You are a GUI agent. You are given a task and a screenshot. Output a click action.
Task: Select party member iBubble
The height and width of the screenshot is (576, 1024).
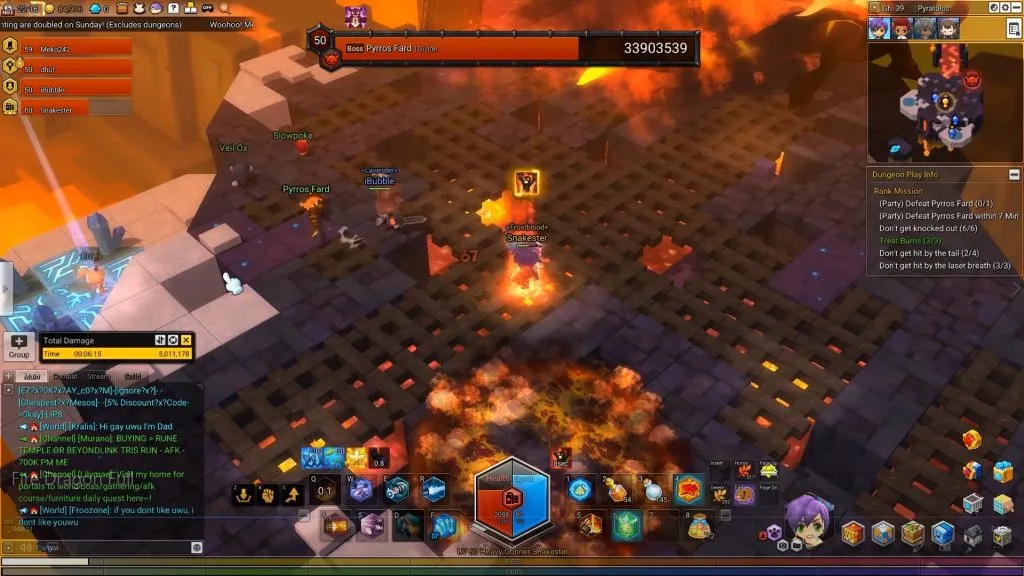[68, 89]
